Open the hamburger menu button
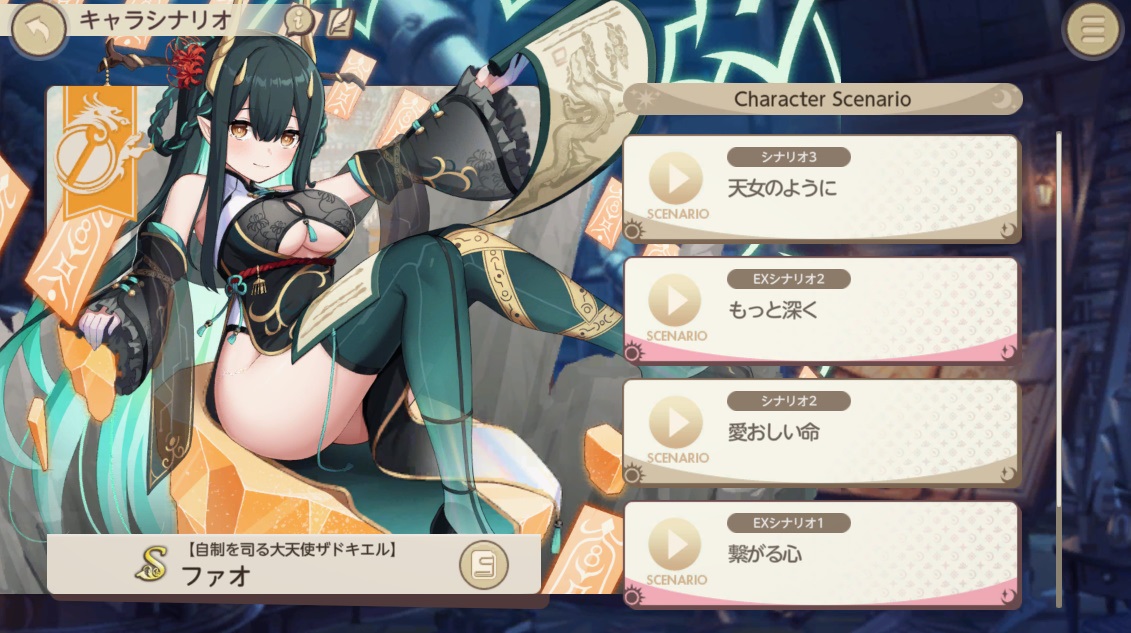Image resolution: width=1131 pixels, height=633 pixels. (1093, 32)
